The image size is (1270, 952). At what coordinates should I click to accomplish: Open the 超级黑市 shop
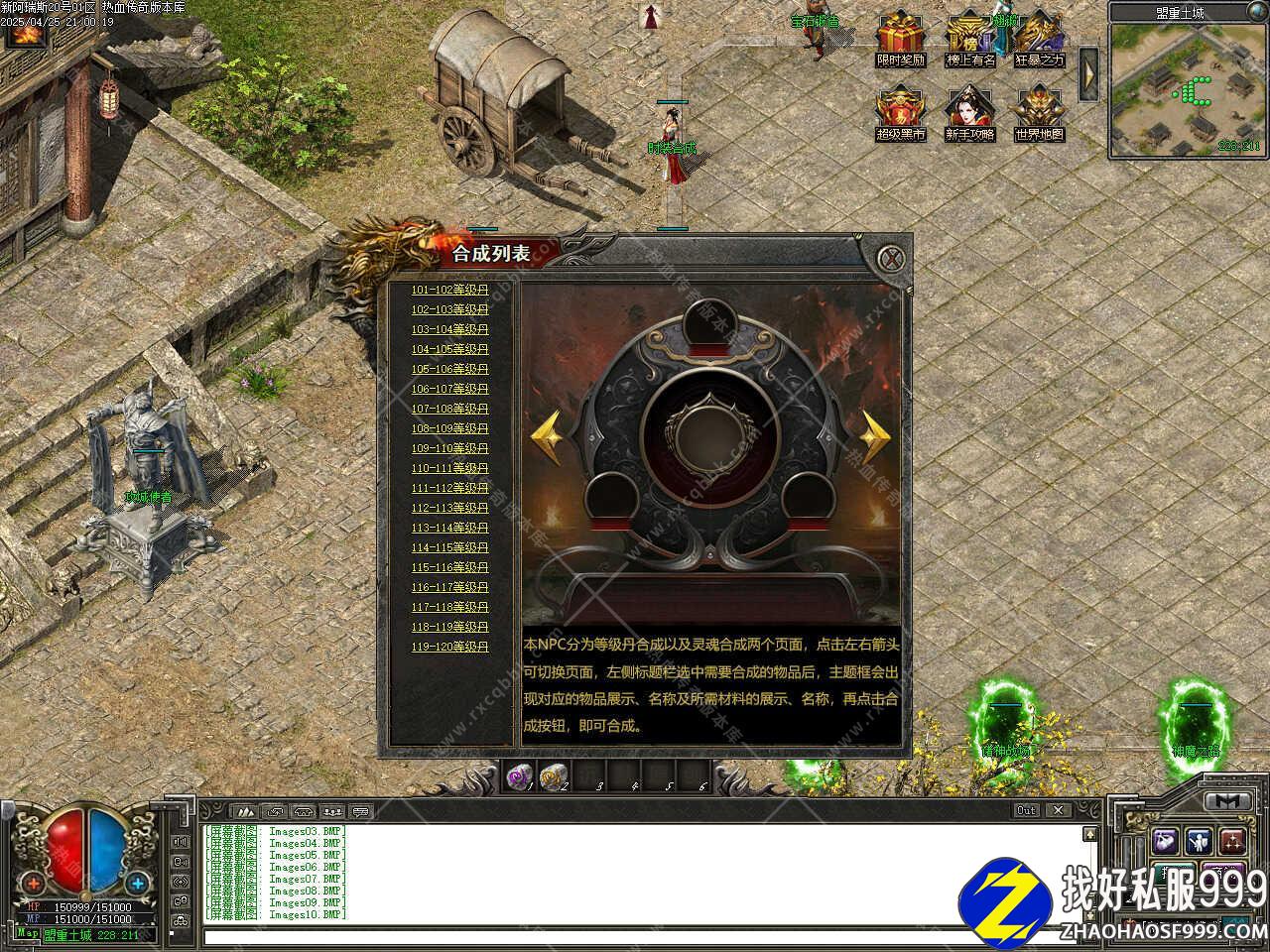click(x=900, y=111)
